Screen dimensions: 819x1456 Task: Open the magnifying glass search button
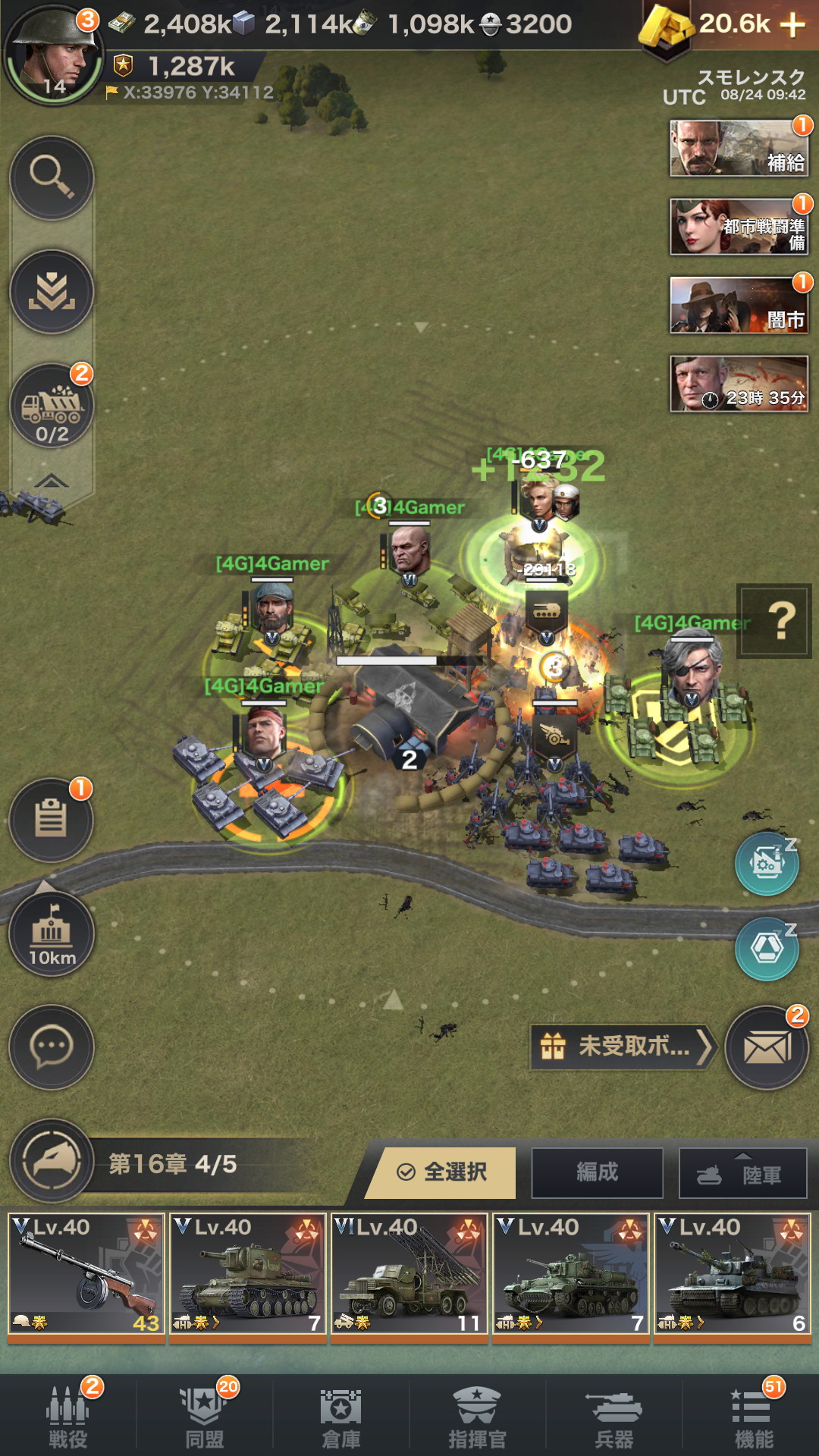point(52,177)
